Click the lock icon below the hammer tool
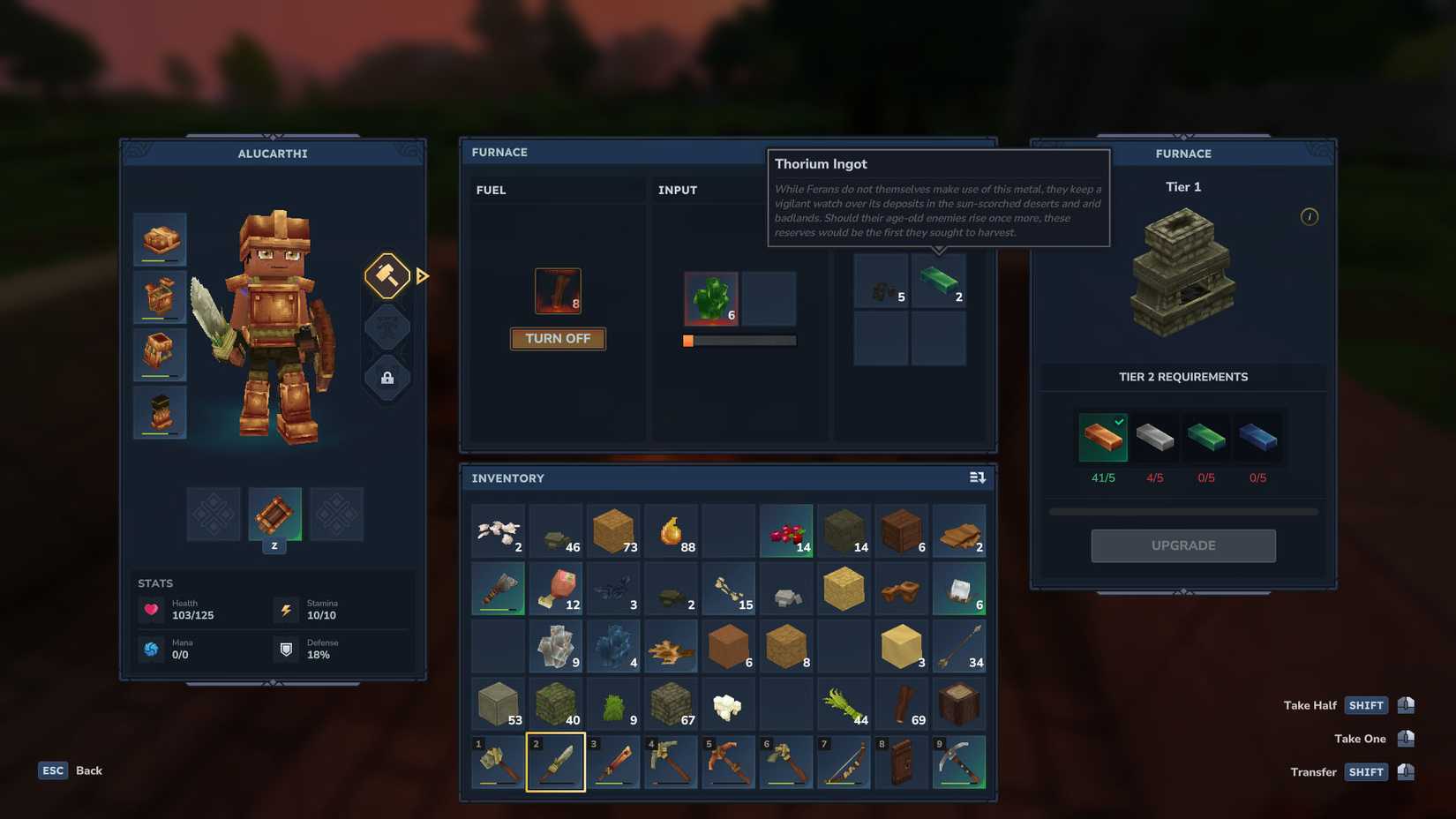Viewport: 1456px width, 819px height. 387,379
